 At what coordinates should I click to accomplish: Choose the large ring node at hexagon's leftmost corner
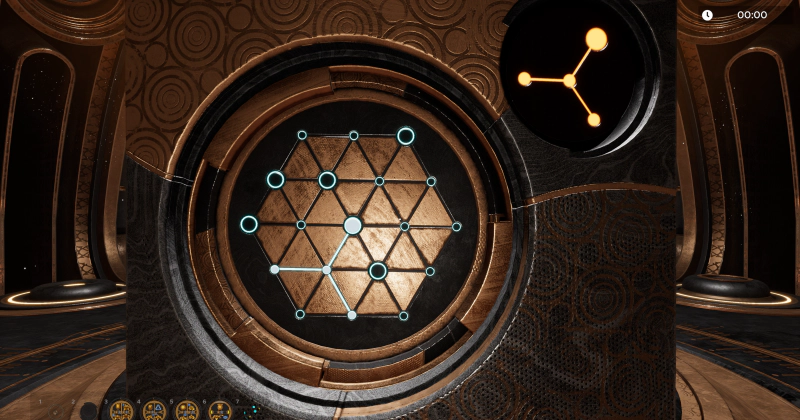pyautogui.click(x=249, y=224)
